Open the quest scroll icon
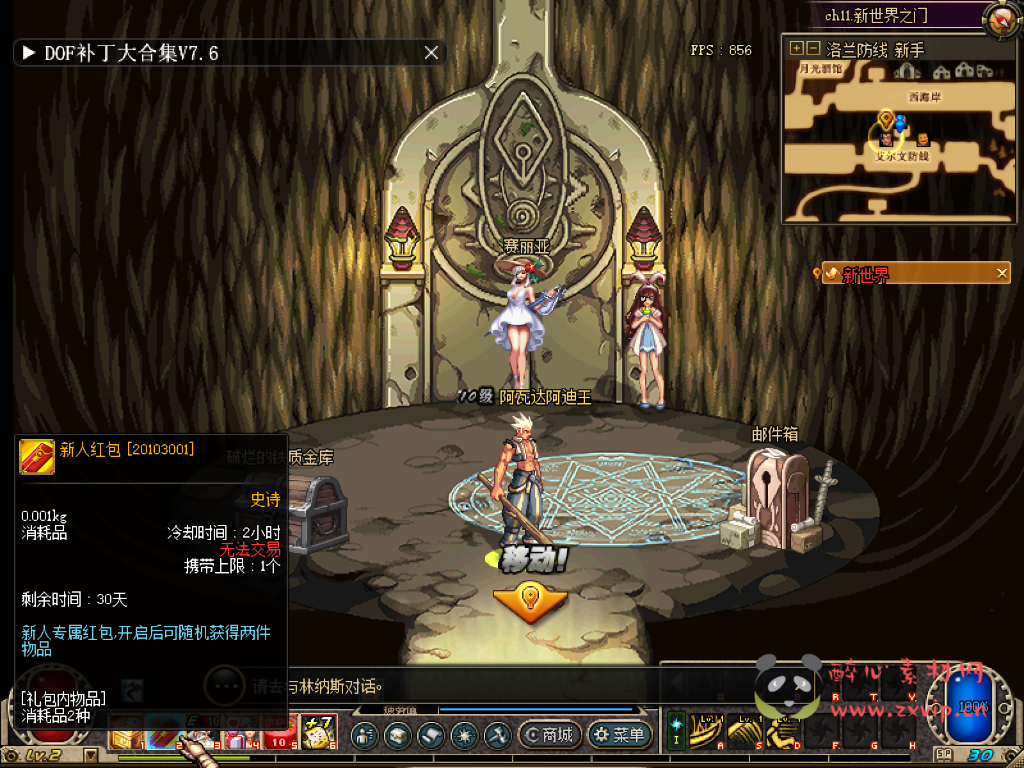The image size is (1024, 768). click(431, 736)
